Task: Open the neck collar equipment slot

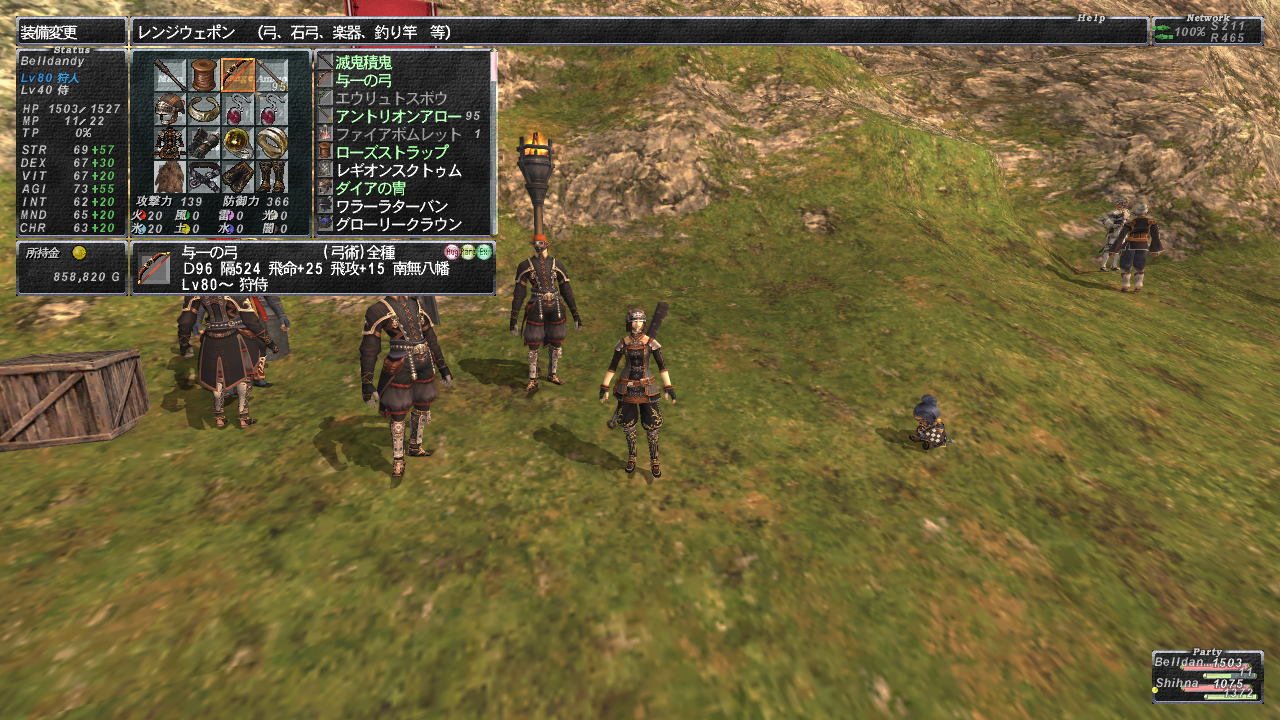Action: (x=204, y=109)
